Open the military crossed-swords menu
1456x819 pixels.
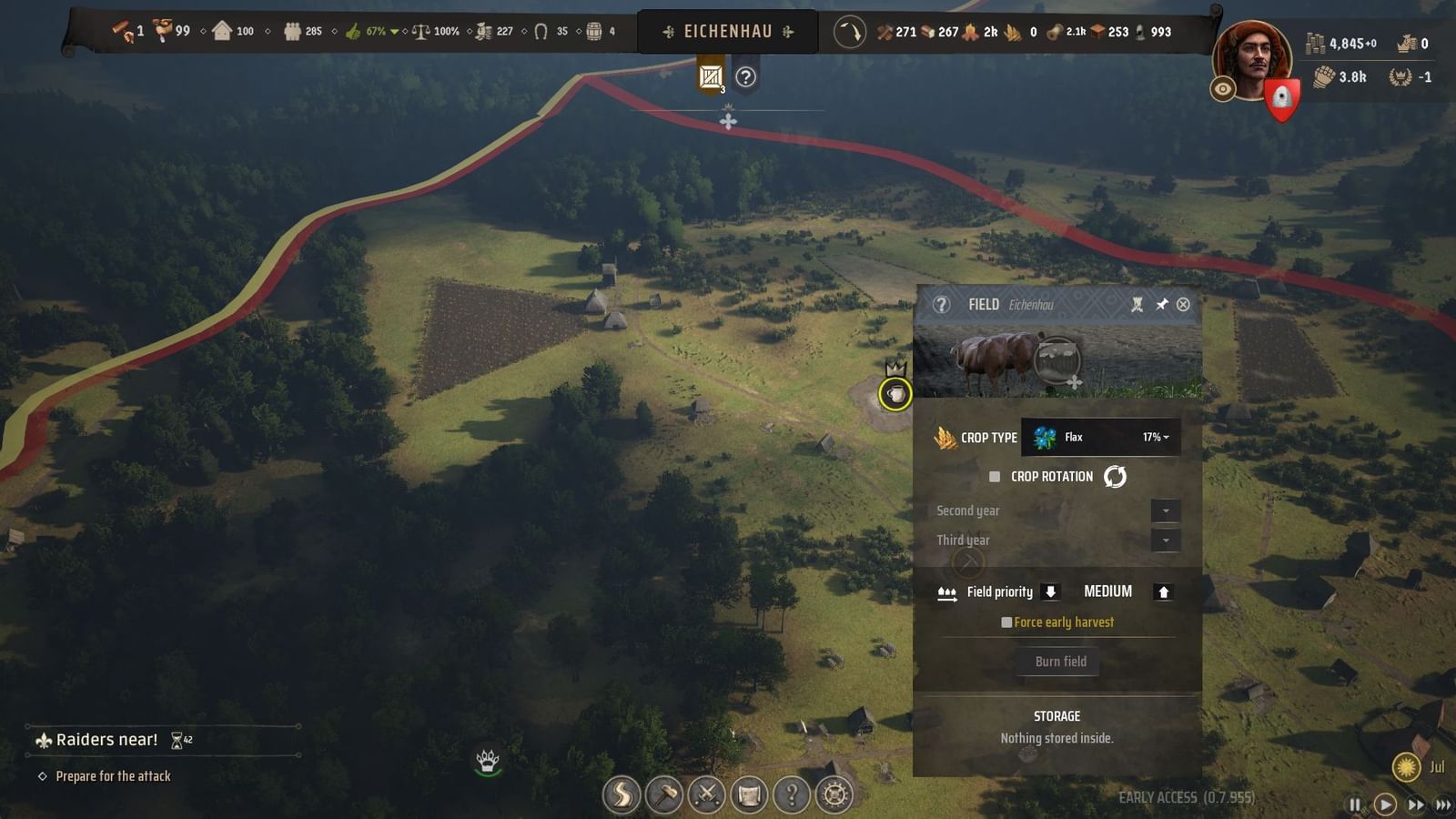point(707,794)
